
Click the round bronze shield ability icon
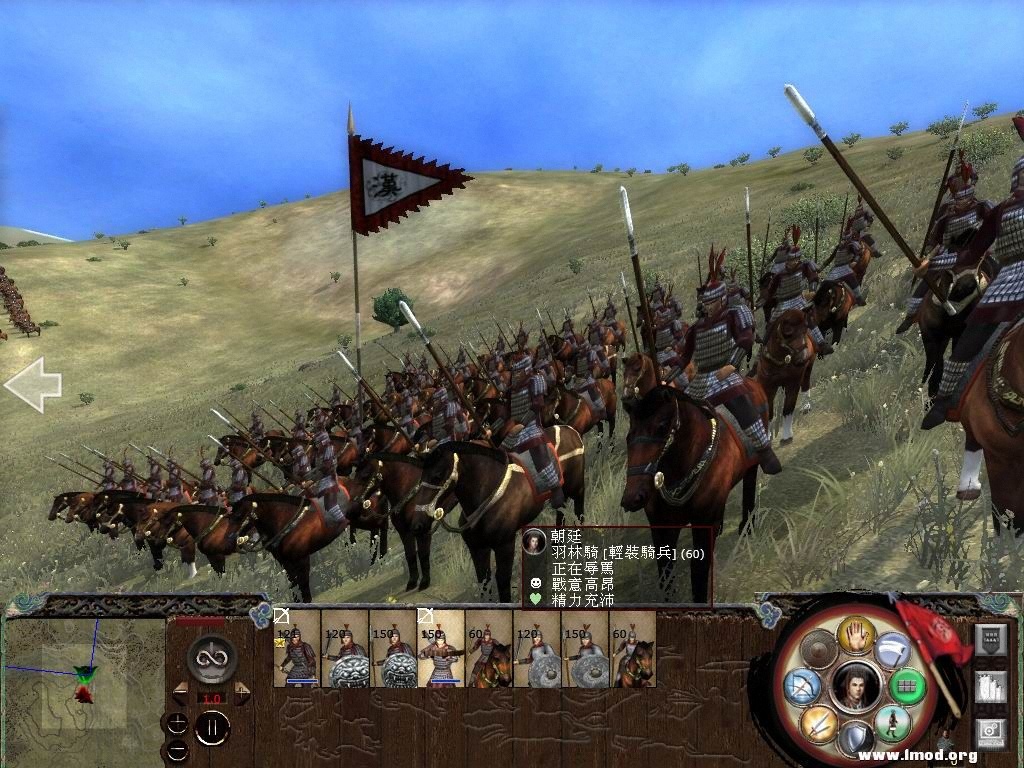tap(817, 650)
